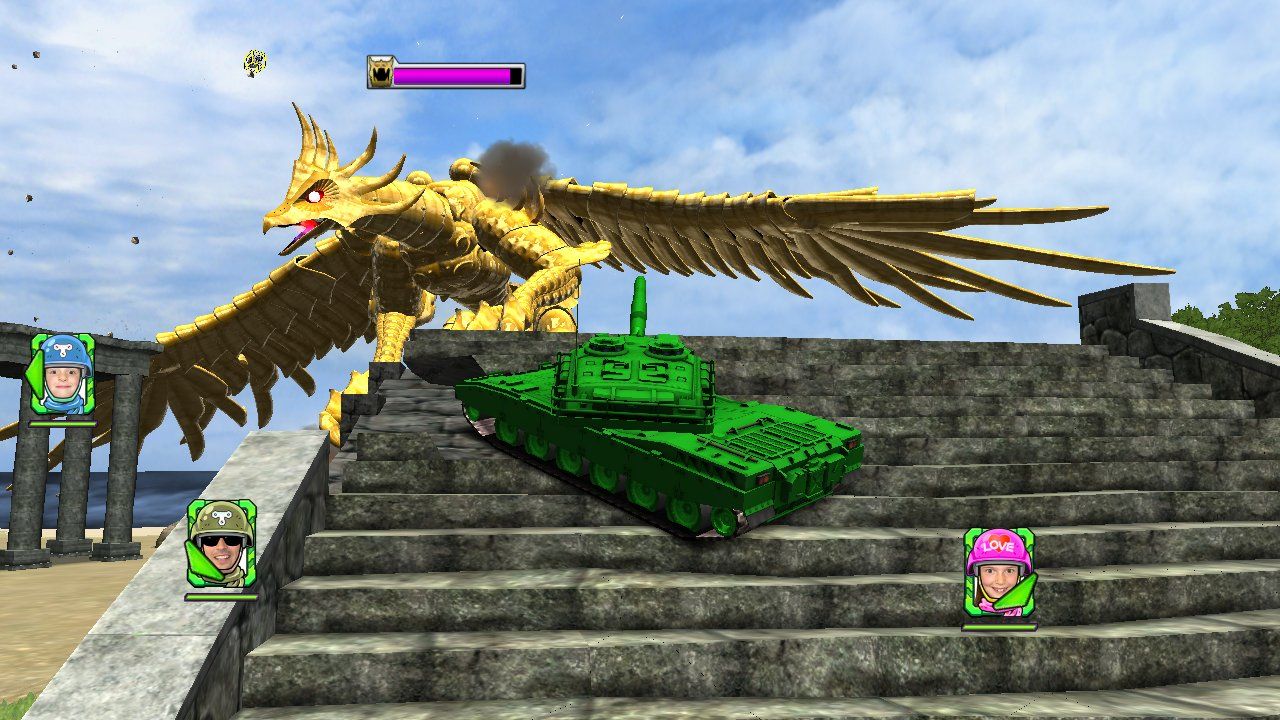Click the boss emblem beside the magenta bar
Screen dimensions: 1280x720
pyautogui.click(x=380, y=73)
